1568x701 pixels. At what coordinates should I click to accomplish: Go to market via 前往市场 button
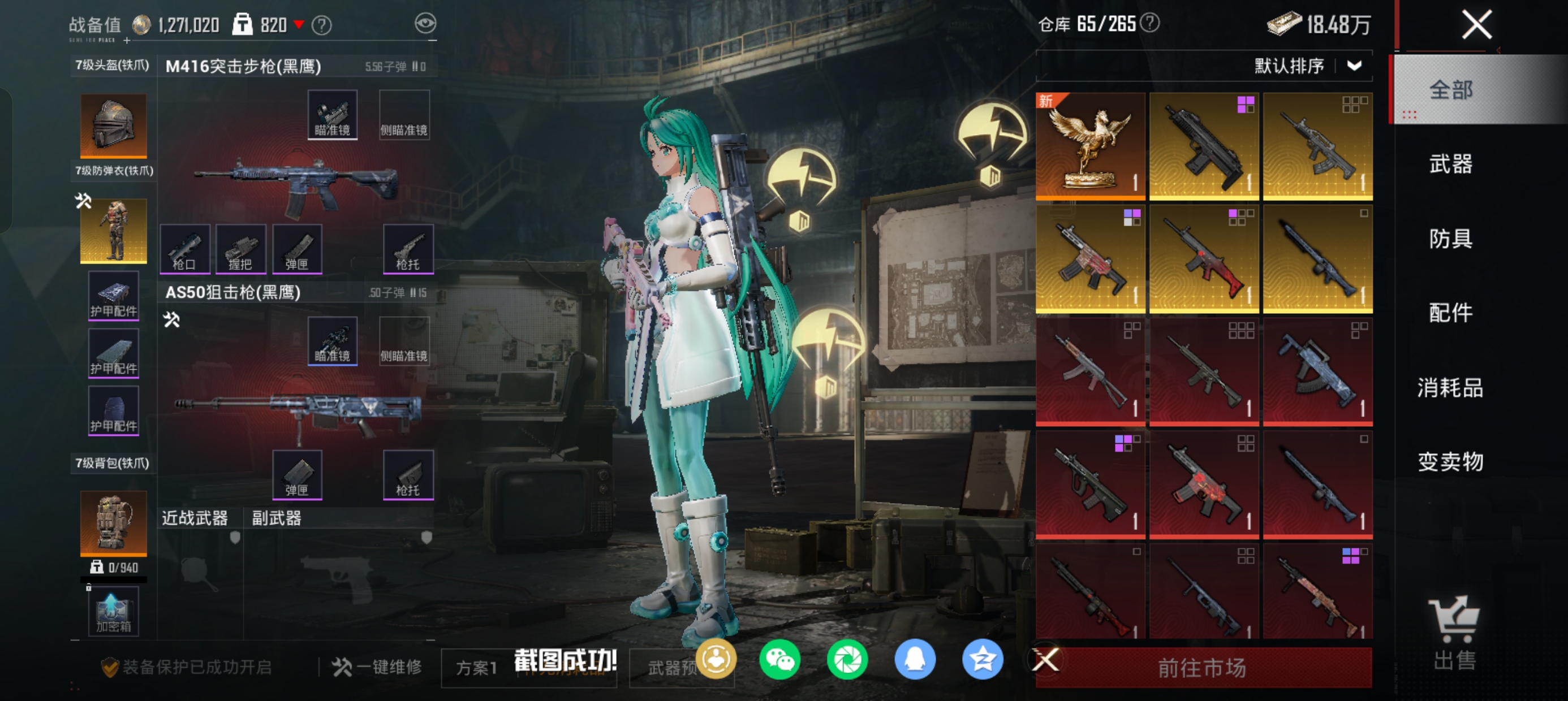(x=1202, y=668)
